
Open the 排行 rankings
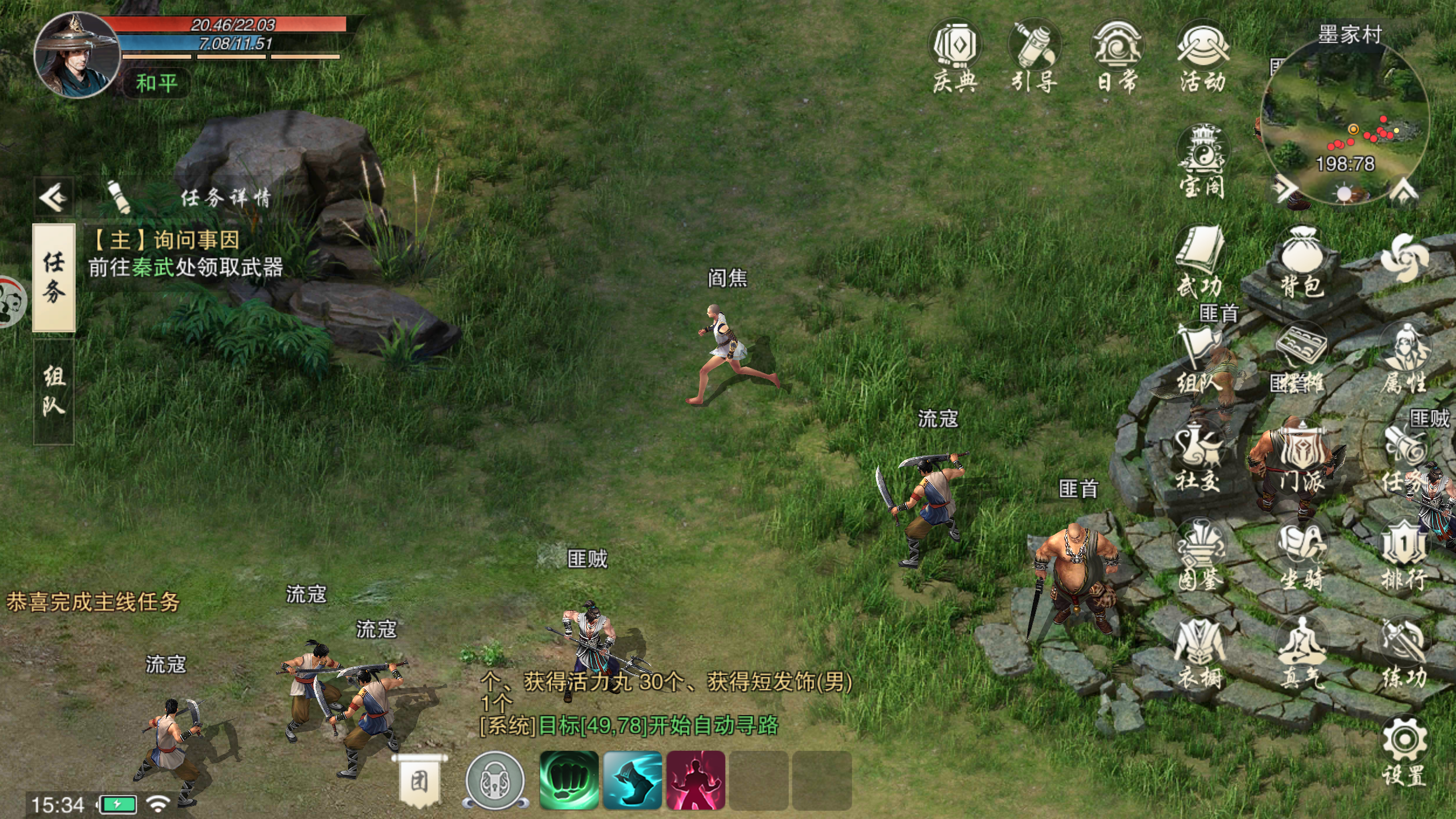(1404, 555)
